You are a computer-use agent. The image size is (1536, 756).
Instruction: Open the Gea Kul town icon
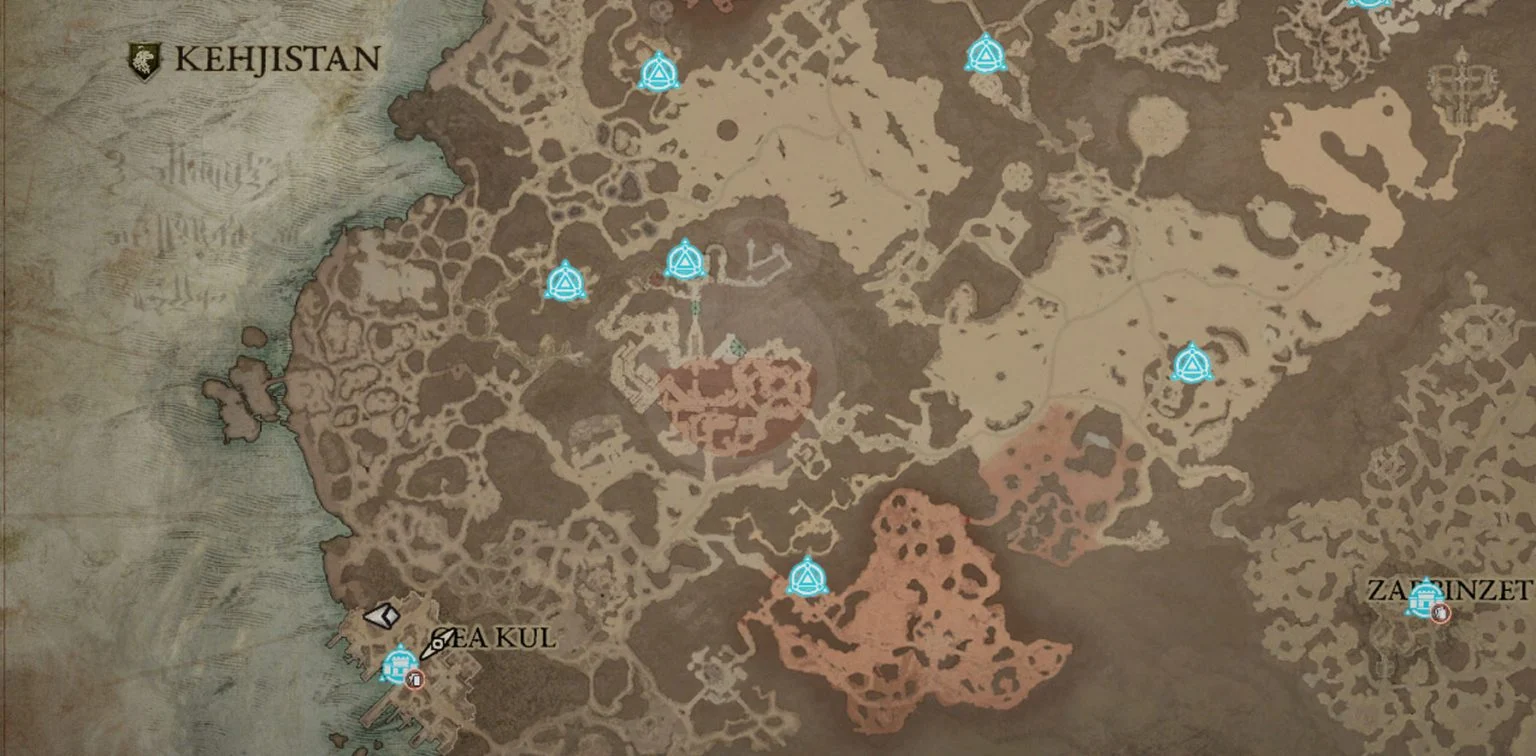[398, 663]
